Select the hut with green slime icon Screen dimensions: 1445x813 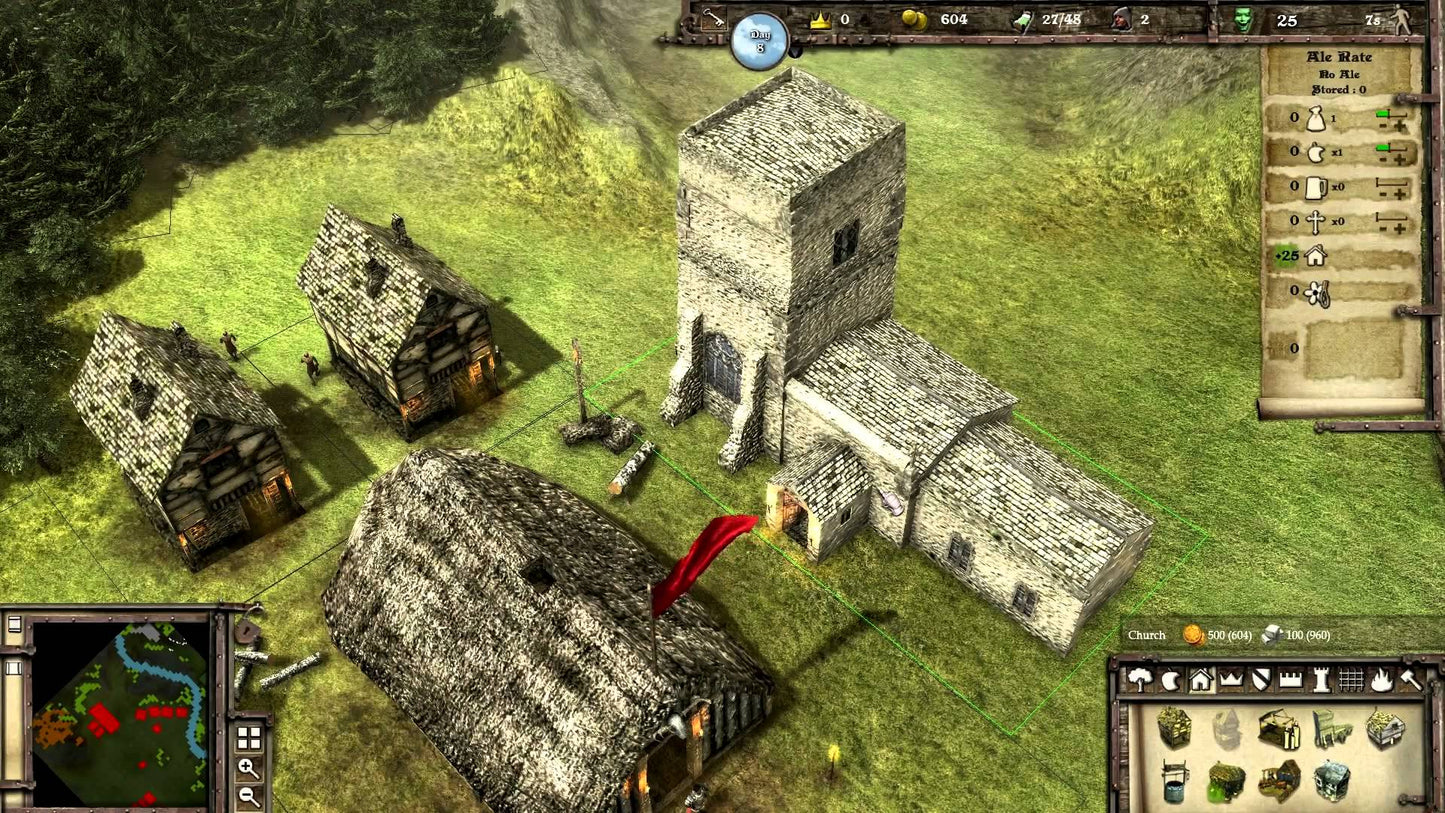tap(1225, 780)
